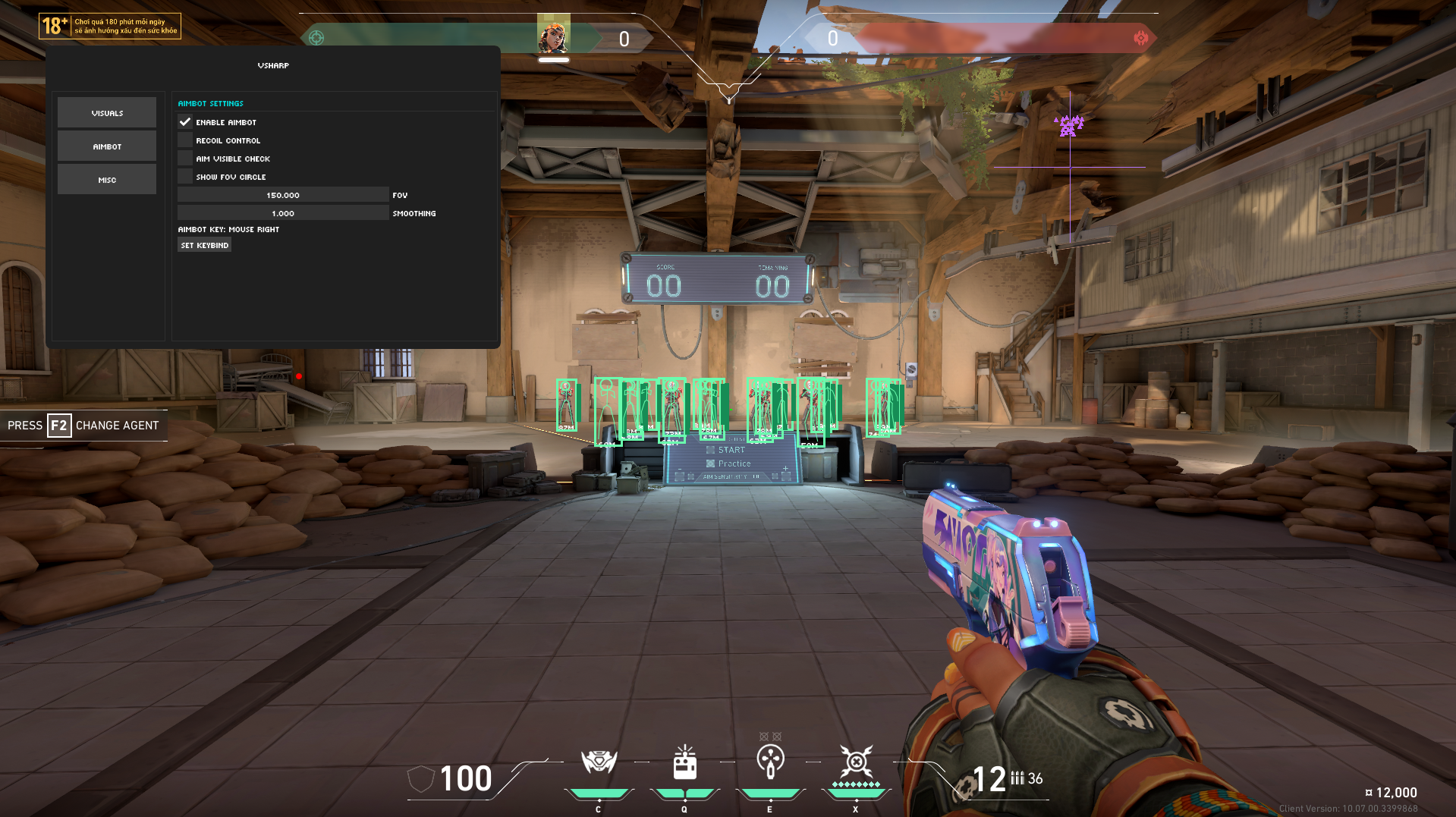Tick the Recoil Control checkbox
The image size is (1456, 817).
click(185, 140)
